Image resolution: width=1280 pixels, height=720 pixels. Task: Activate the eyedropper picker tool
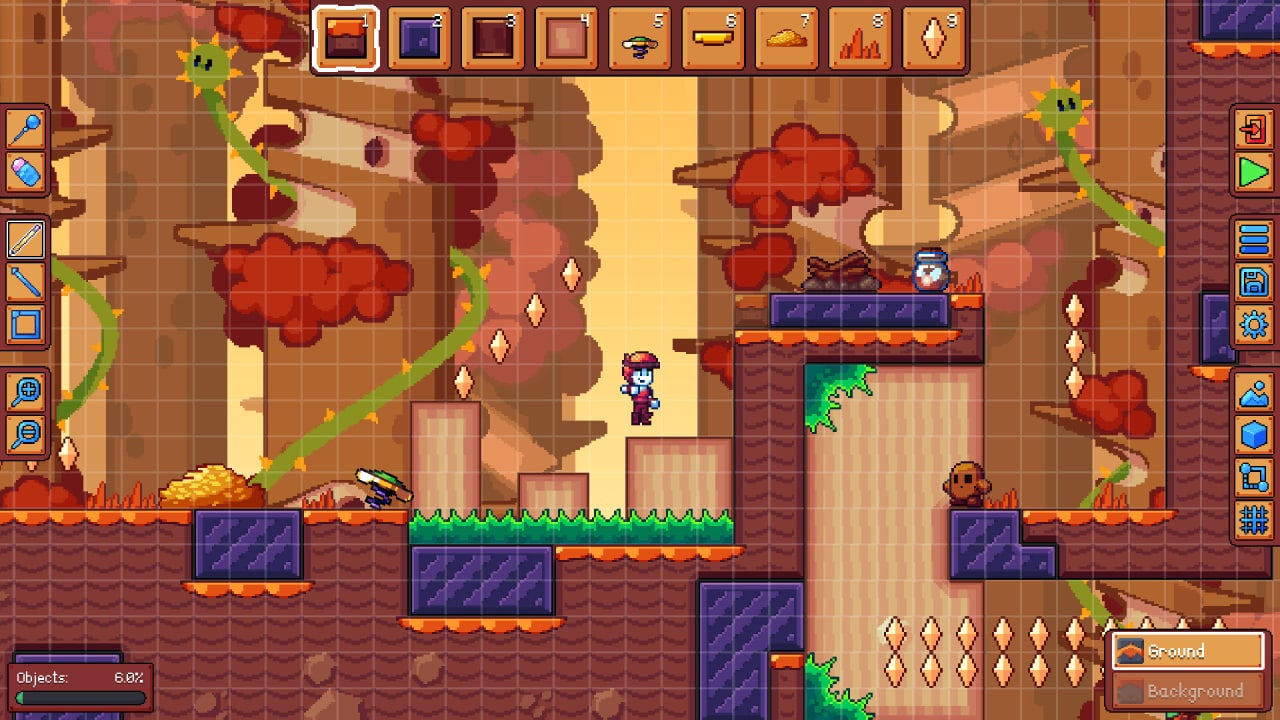pos(25,130)
